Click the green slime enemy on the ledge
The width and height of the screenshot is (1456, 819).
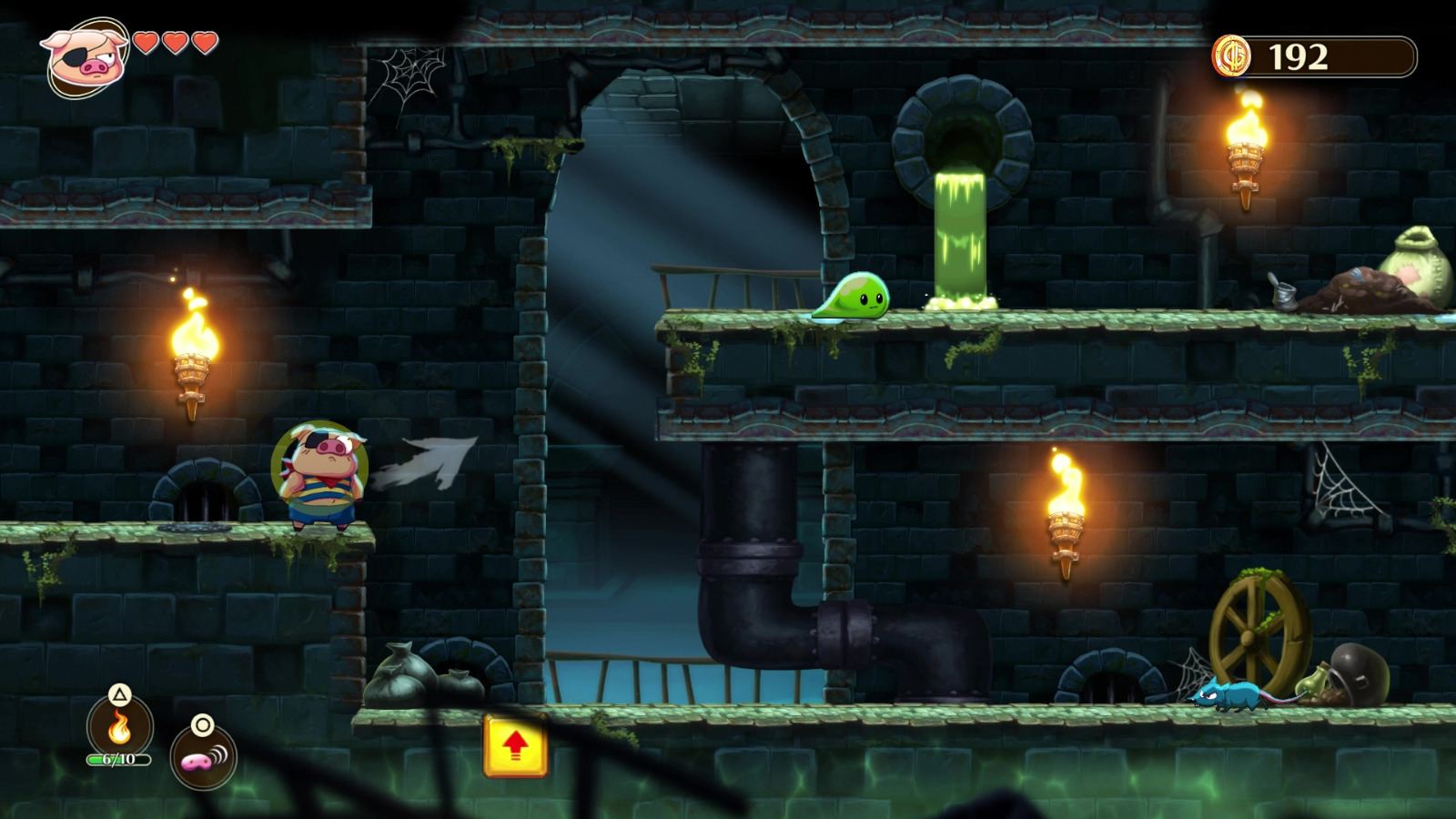[851, 300]
